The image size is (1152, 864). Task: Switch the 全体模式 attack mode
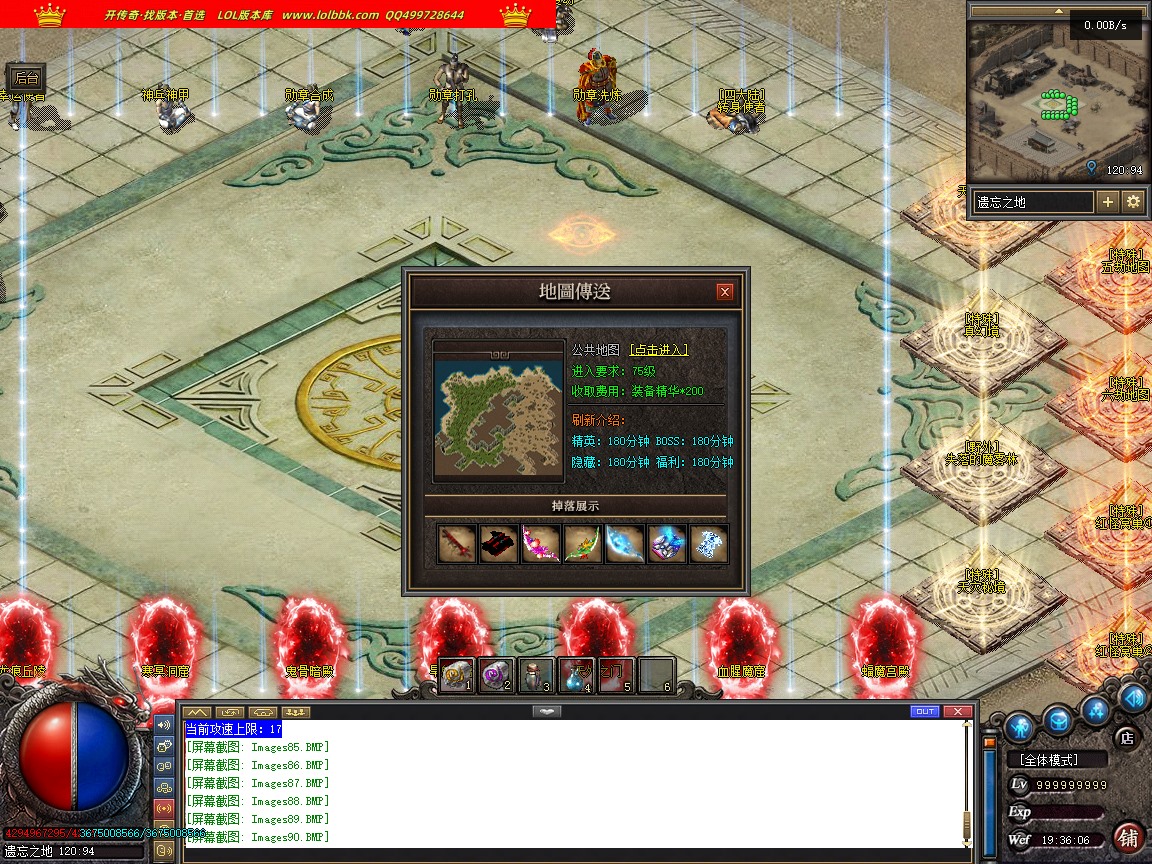click(x=1056, y=760)
